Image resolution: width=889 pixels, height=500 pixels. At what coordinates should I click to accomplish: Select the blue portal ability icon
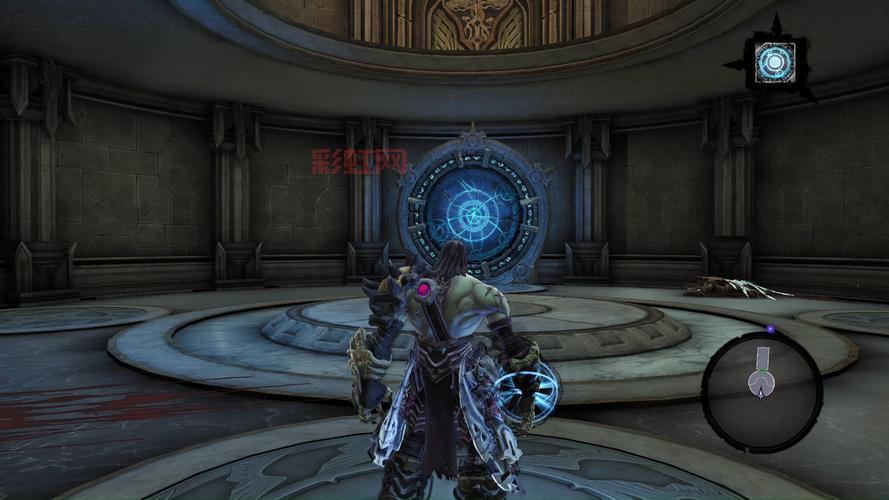[774, 61]
